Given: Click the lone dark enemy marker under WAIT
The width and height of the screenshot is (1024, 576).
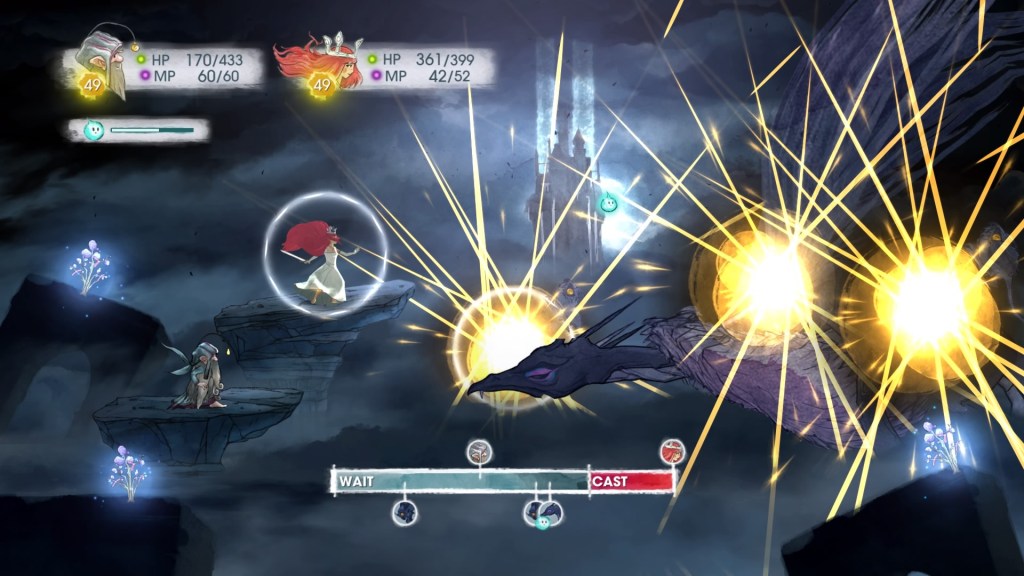Looking at the screenshot, I should 405,513.
